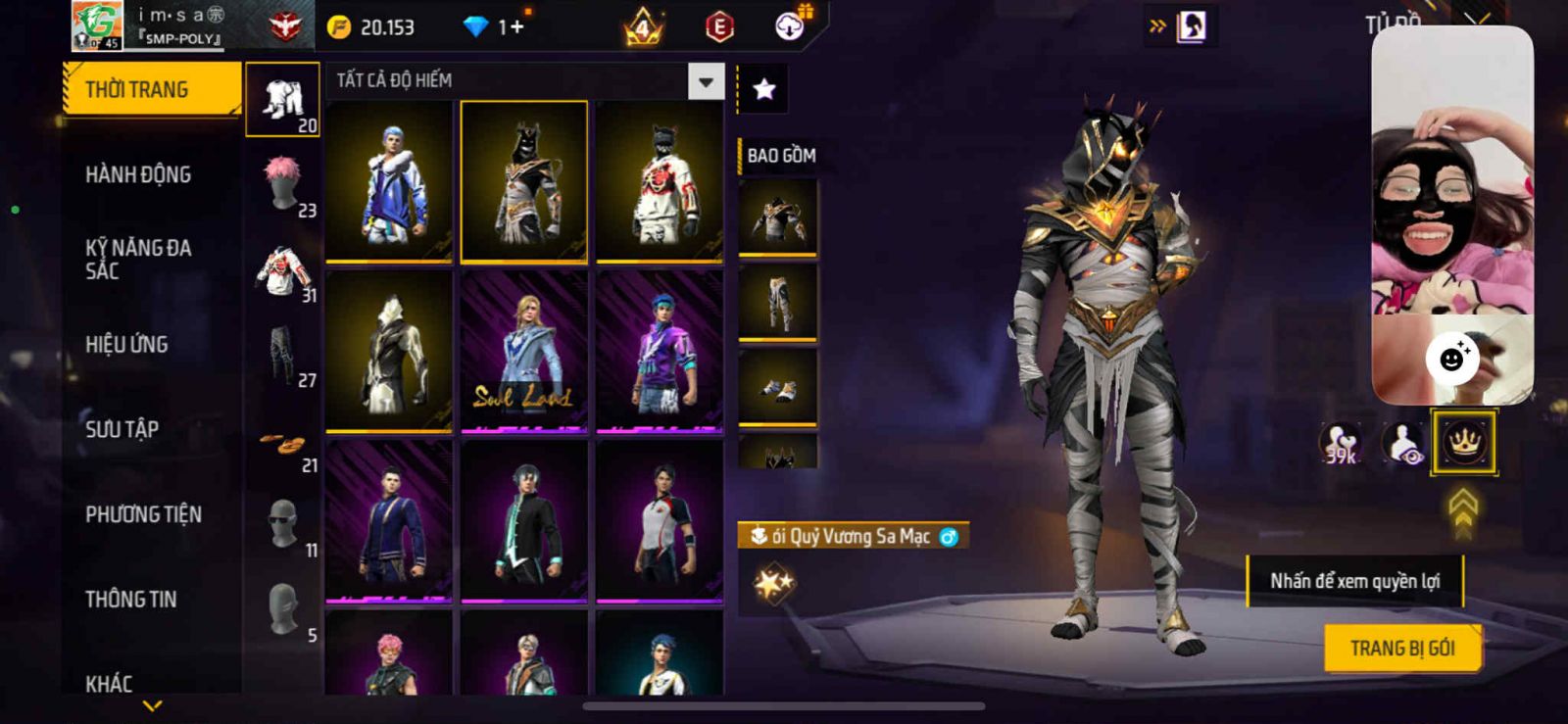Open the Hành Động category
The image size is (1568, 724).
click(x=138, y=175)
